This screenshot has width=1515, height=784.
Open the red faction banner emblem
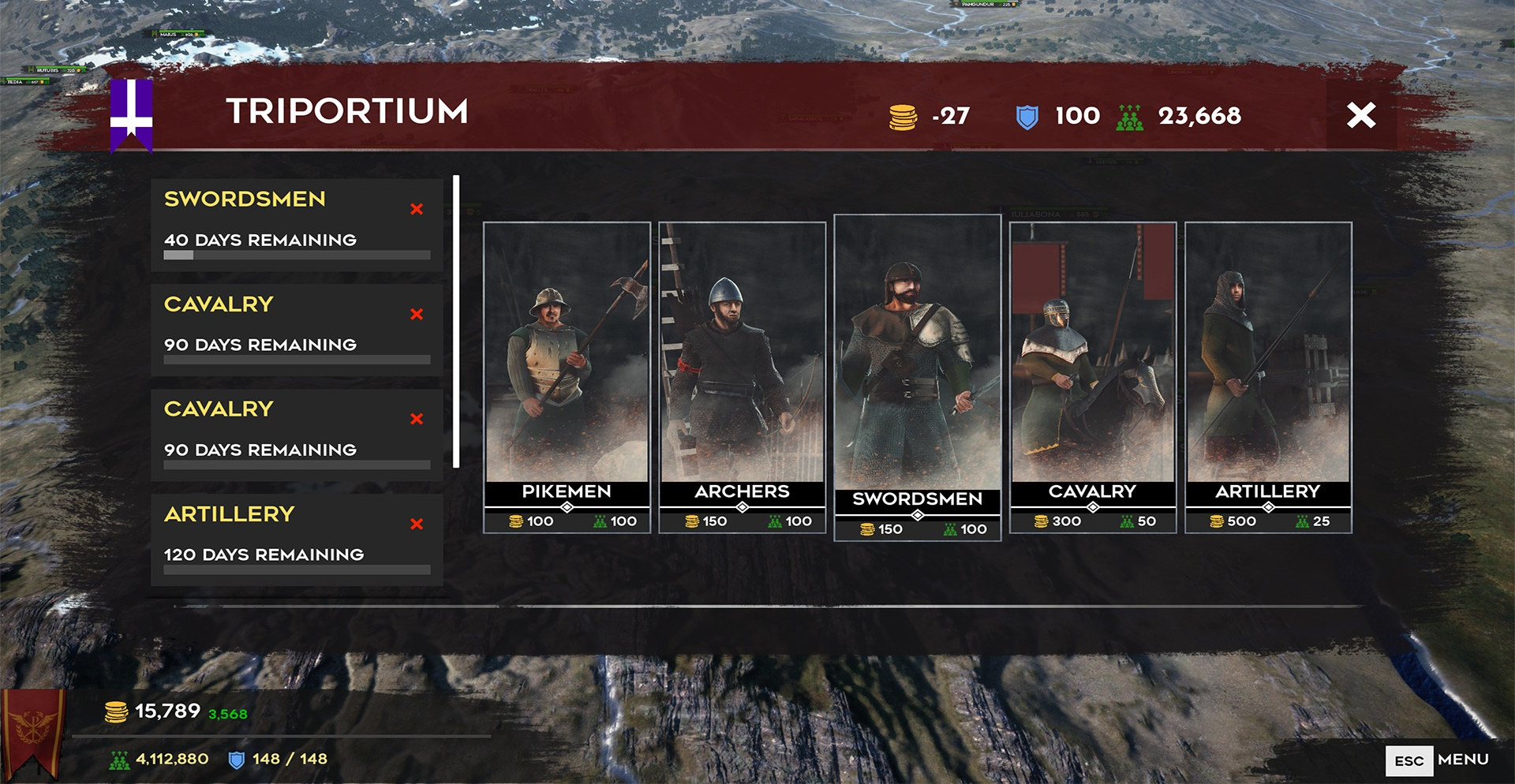tap(33, 730)
